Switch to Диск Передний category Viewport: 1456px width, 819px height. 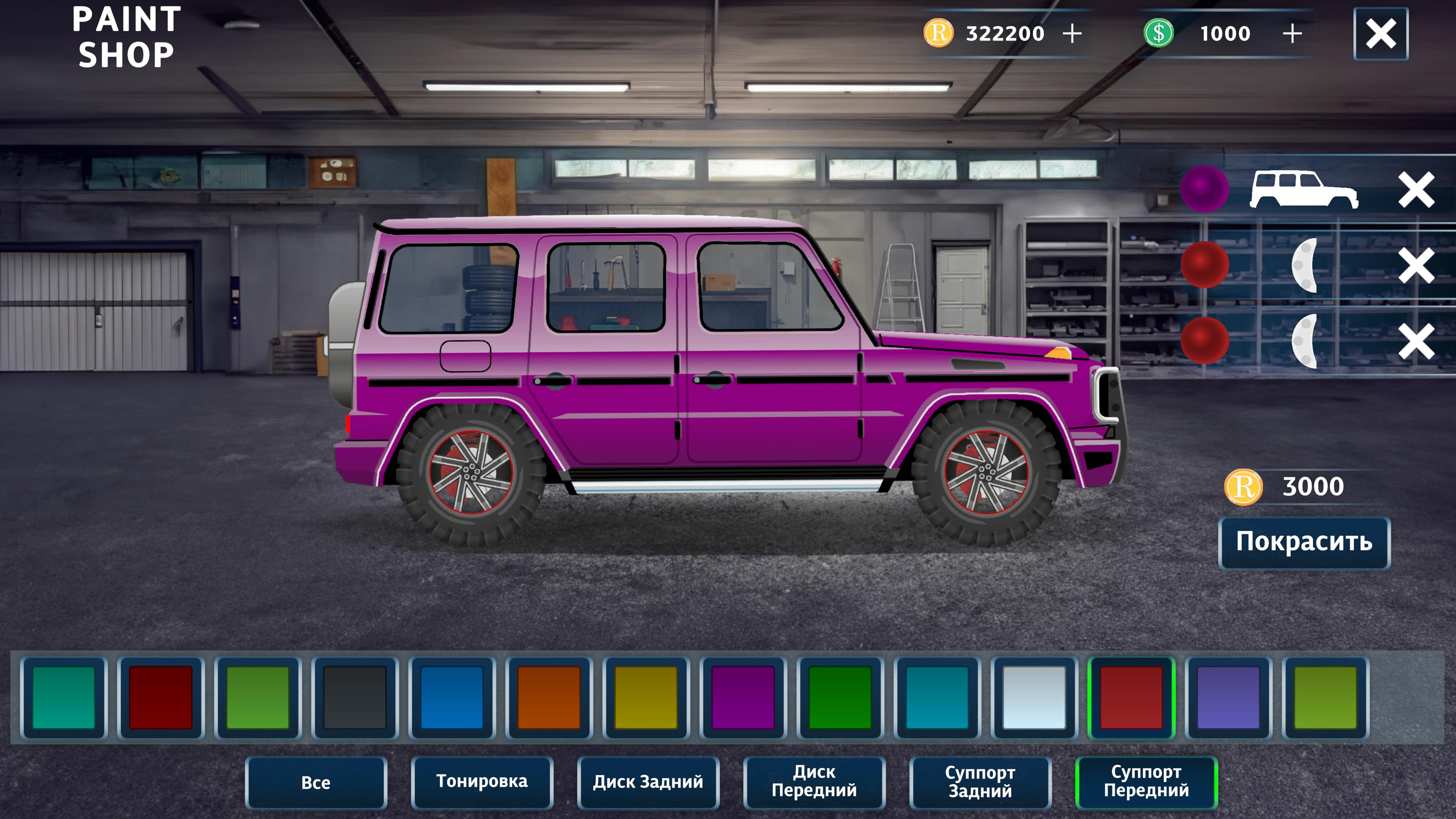(814, 782)
